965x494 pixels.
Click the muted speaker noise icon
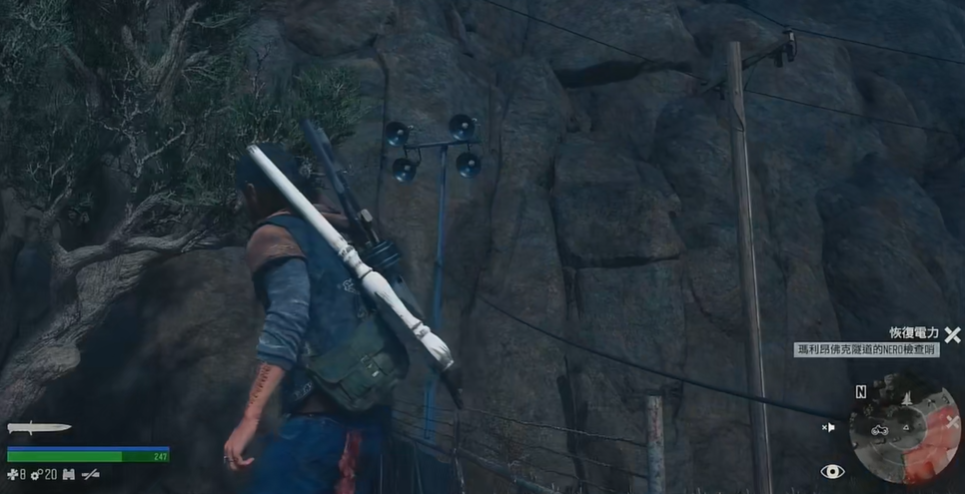pyautogui.click(x=828, y=428)
